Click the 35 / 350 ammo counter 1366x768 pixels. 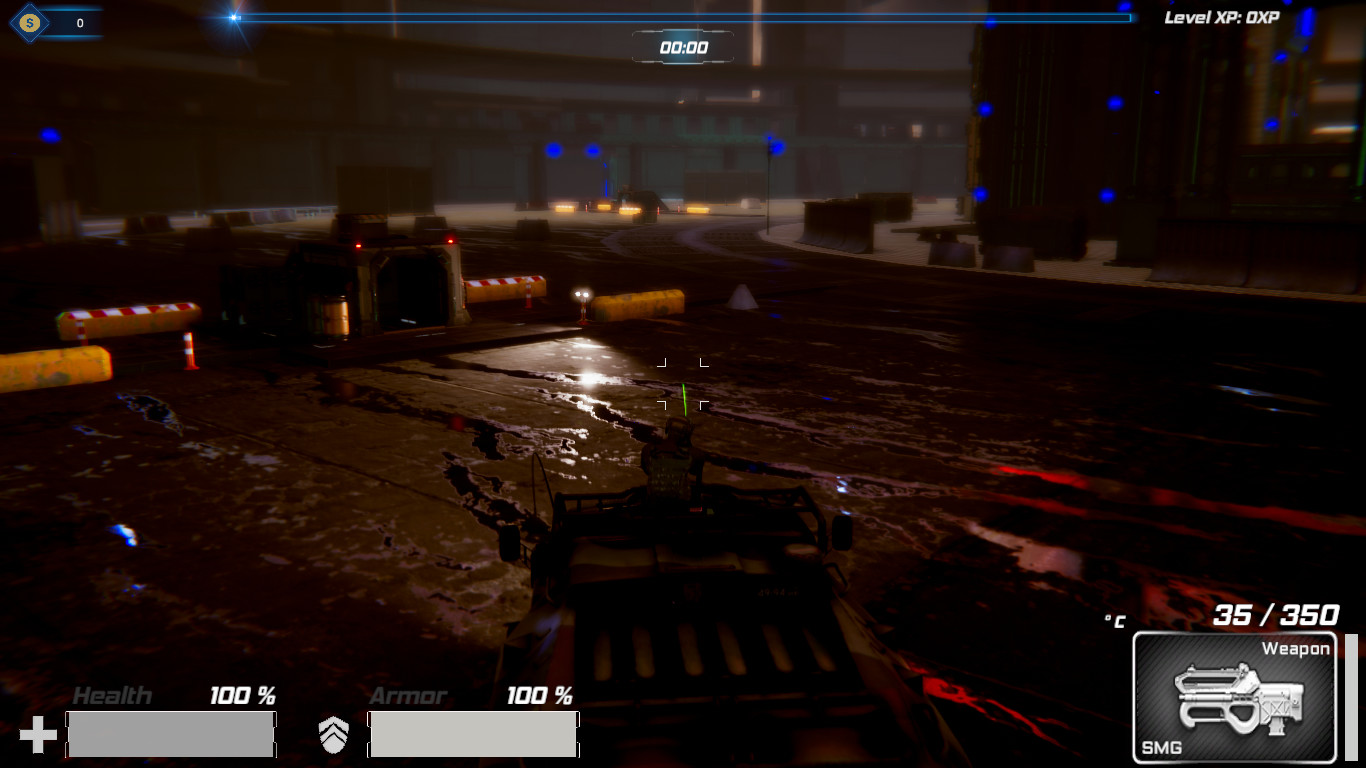coord(1275,614)
